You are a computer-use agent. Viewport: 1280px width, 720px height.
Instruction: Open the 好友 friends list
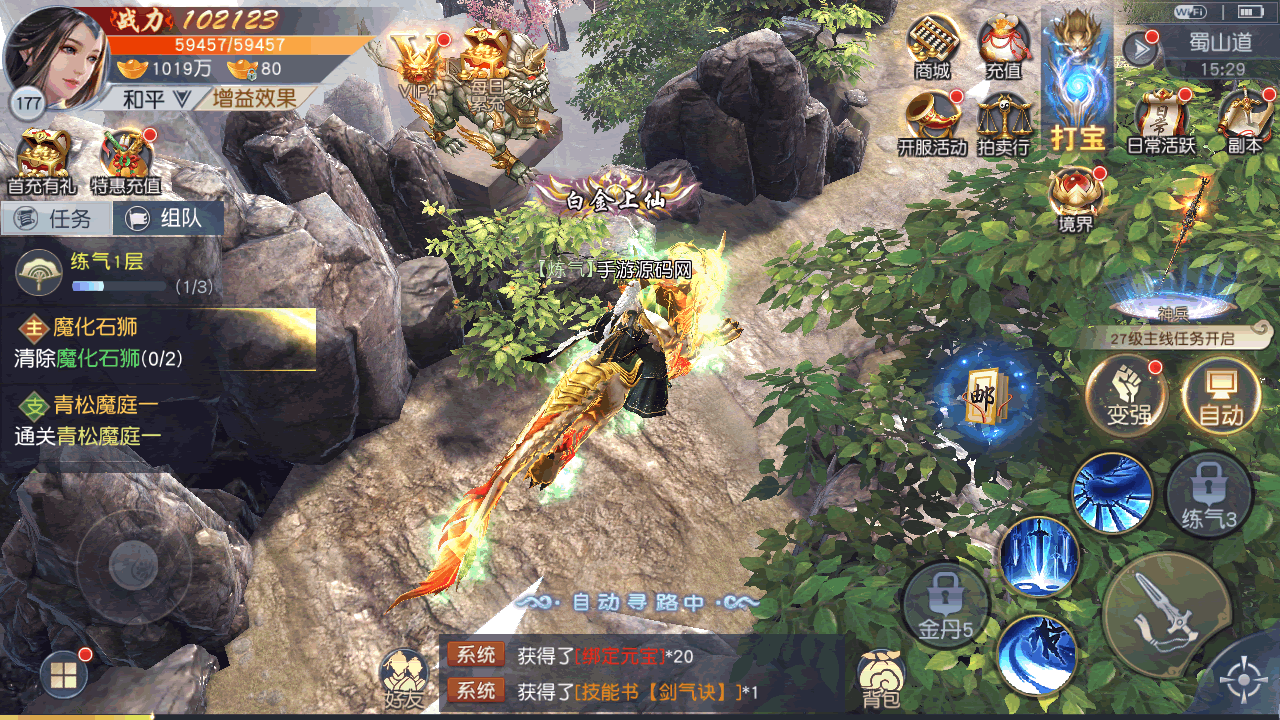tap(403, 678)
